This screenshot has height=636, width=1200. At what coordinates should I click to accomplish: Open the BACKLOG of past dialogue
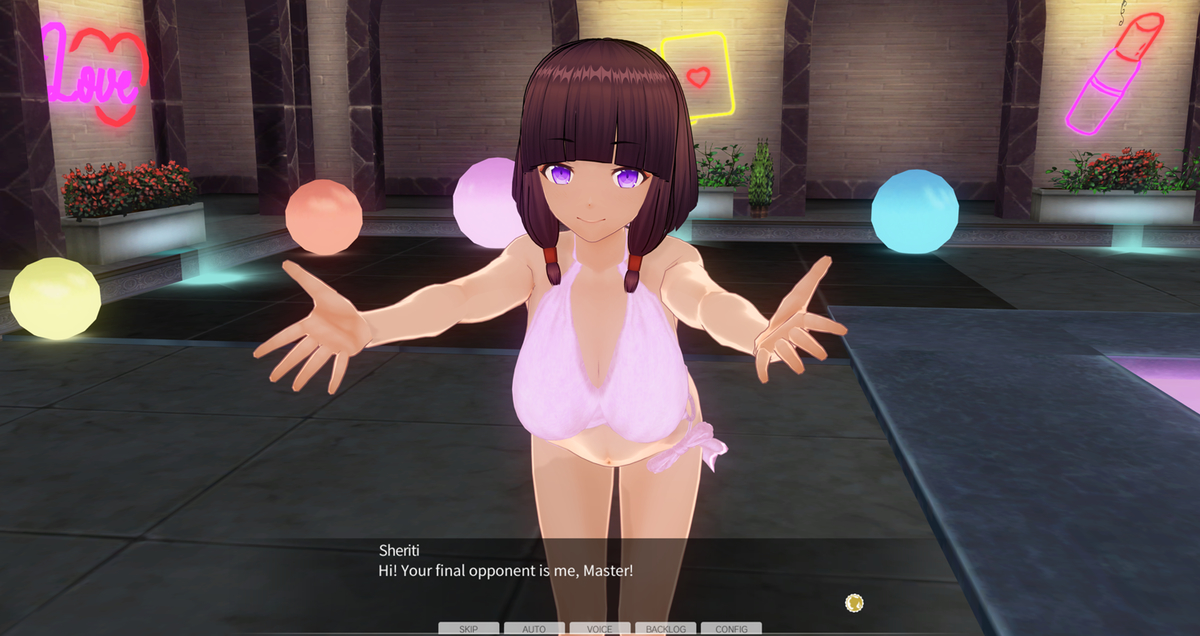pos(665,629)
